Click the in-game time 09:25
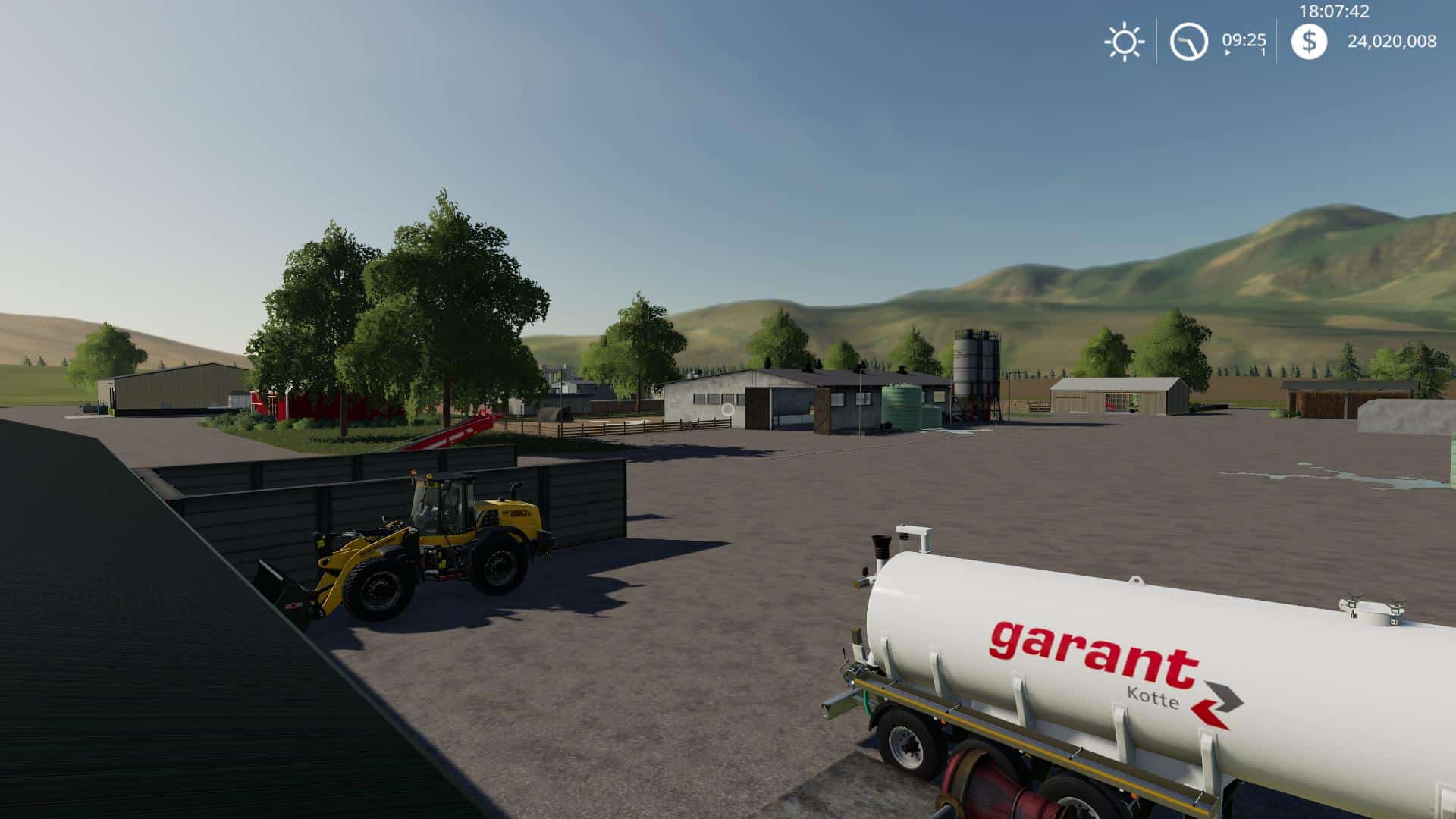 [1244, 39]
